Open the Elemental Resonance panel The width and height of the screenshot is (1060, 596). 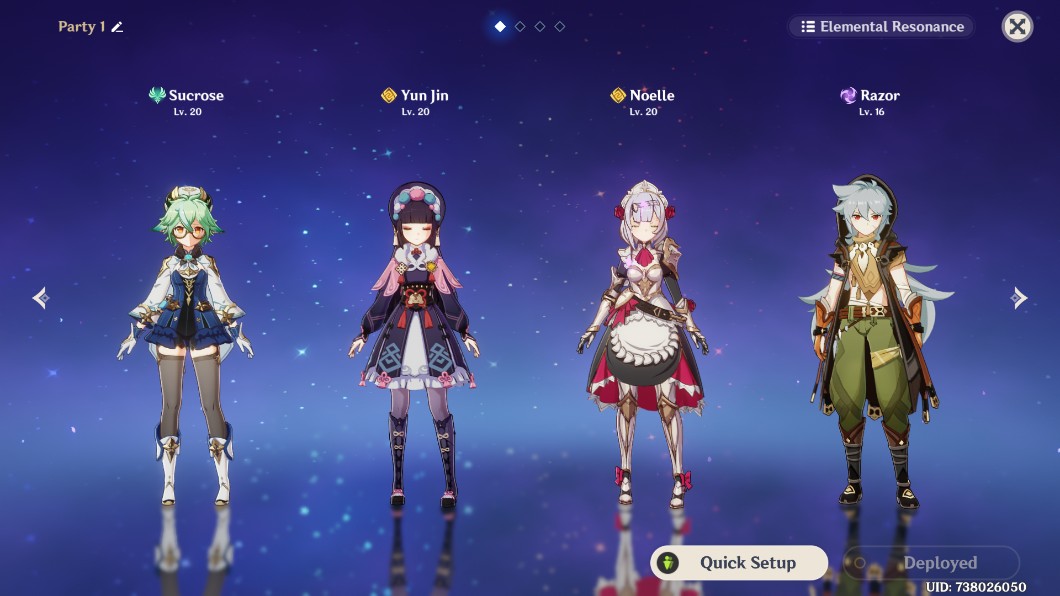pyautogui.click(x=881, y=27)
